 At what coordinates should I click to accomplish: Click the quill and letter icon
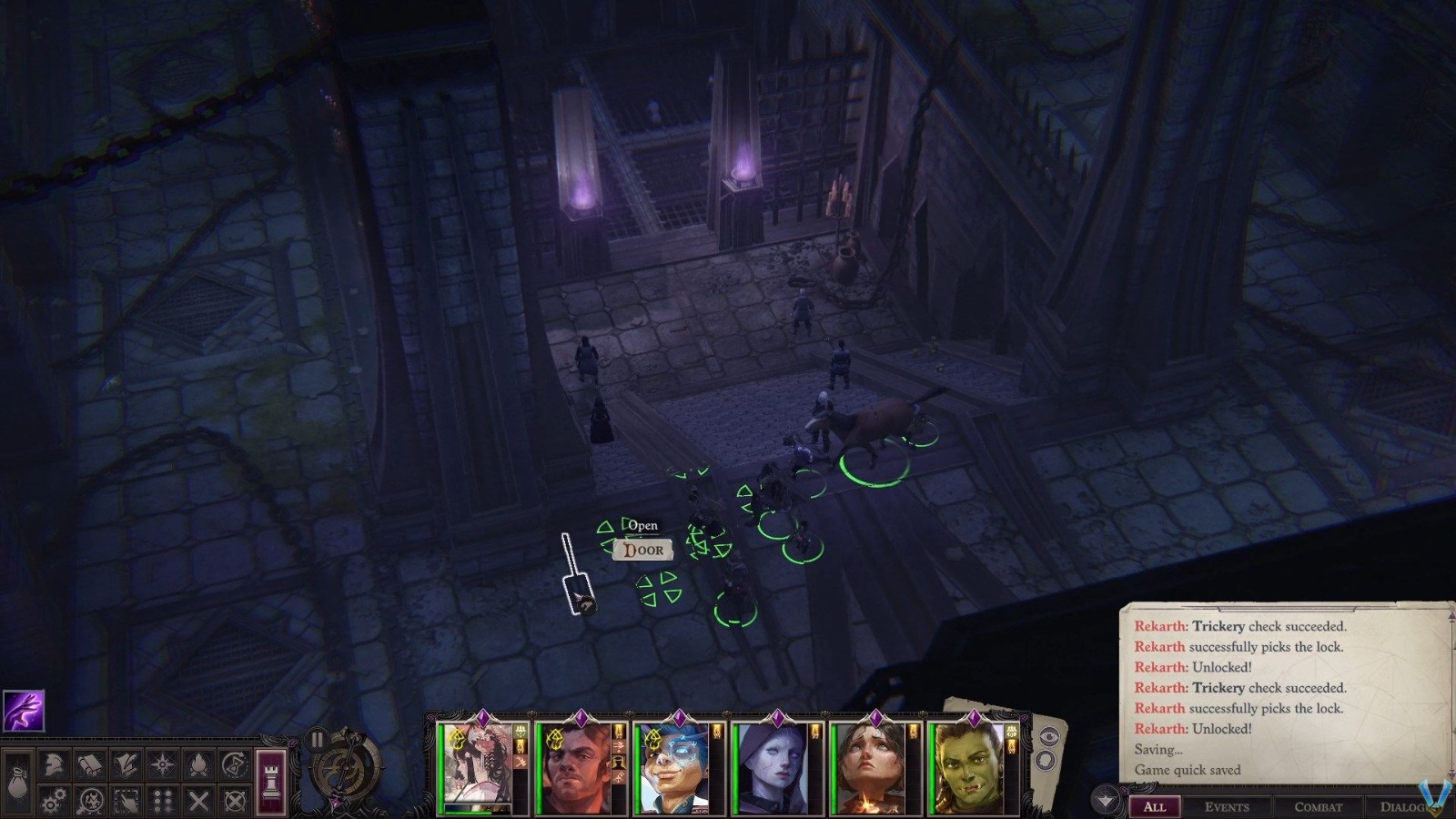127,763
